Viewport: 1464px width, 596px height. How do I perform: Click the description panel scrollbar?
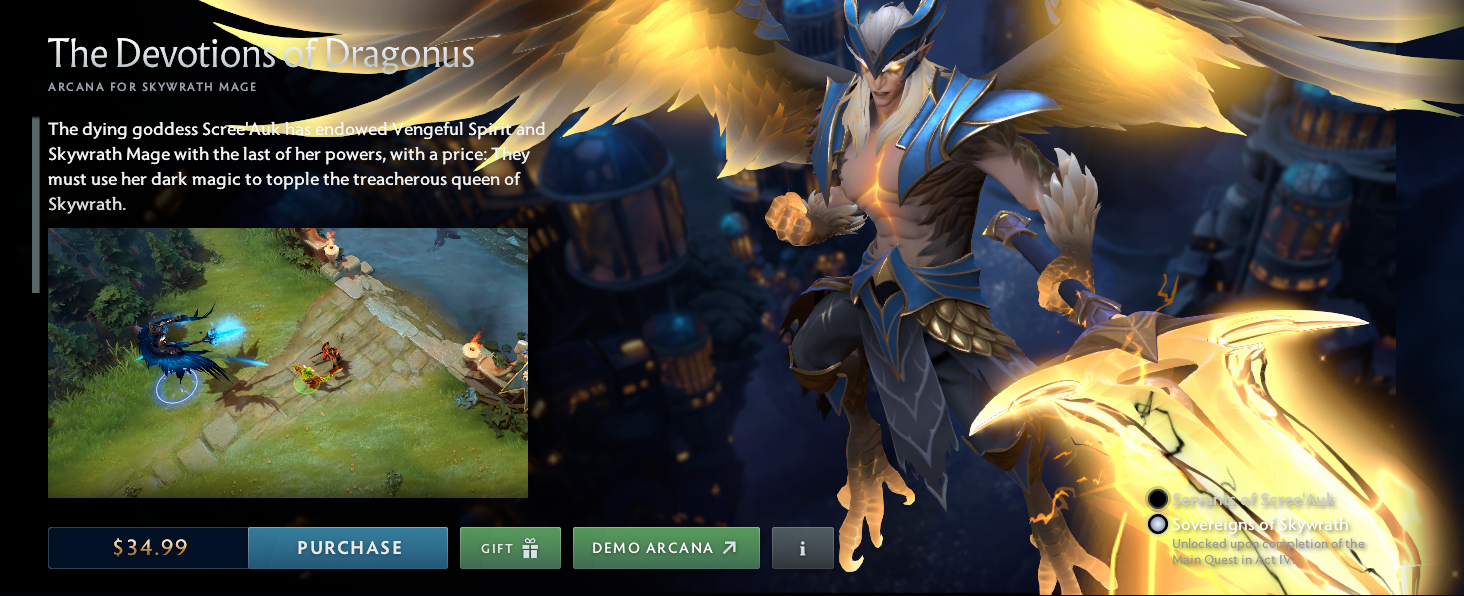(x=36, y=205)
